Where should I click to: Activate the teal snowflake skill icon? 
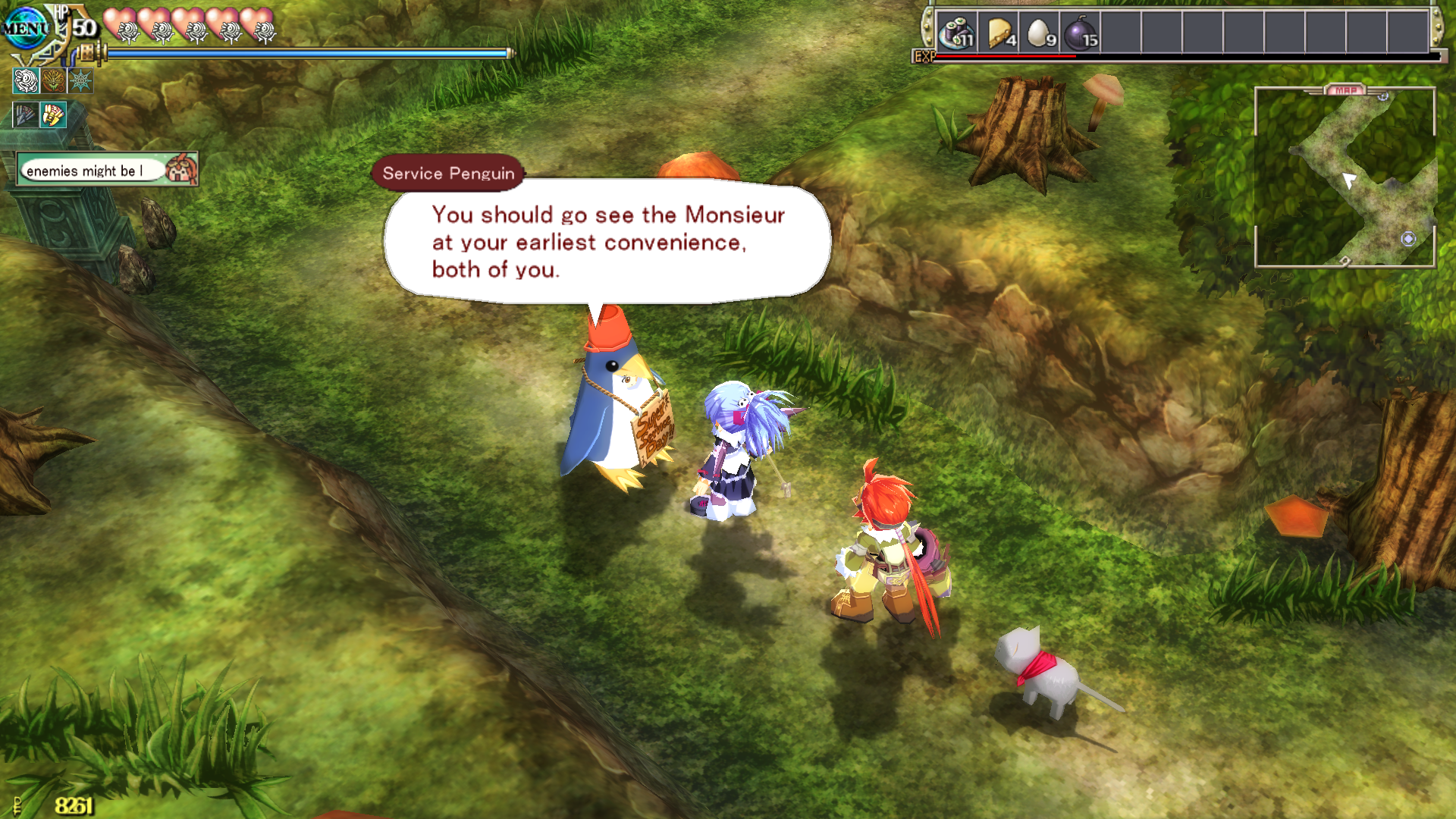[x=80, y=80]
